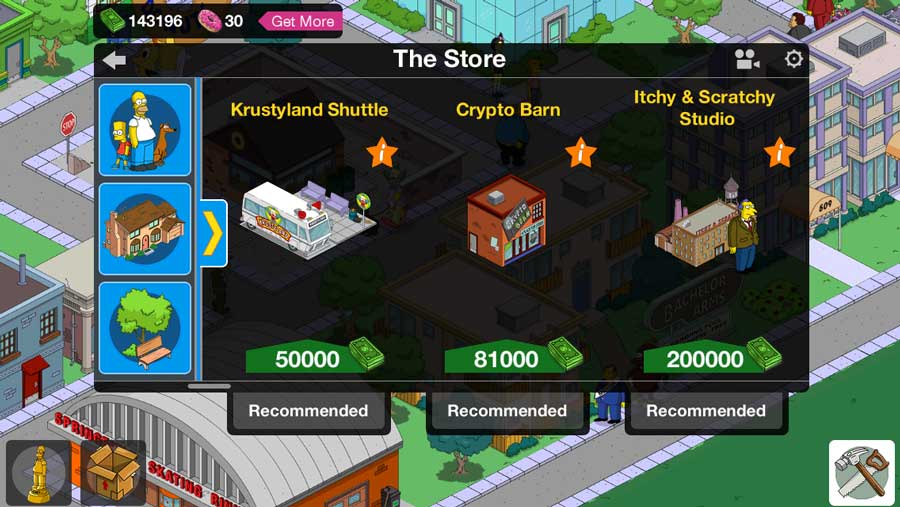Screen dimensions: 900x507
Task: Go back using the store's arrow button
Action: pos(114,60)
